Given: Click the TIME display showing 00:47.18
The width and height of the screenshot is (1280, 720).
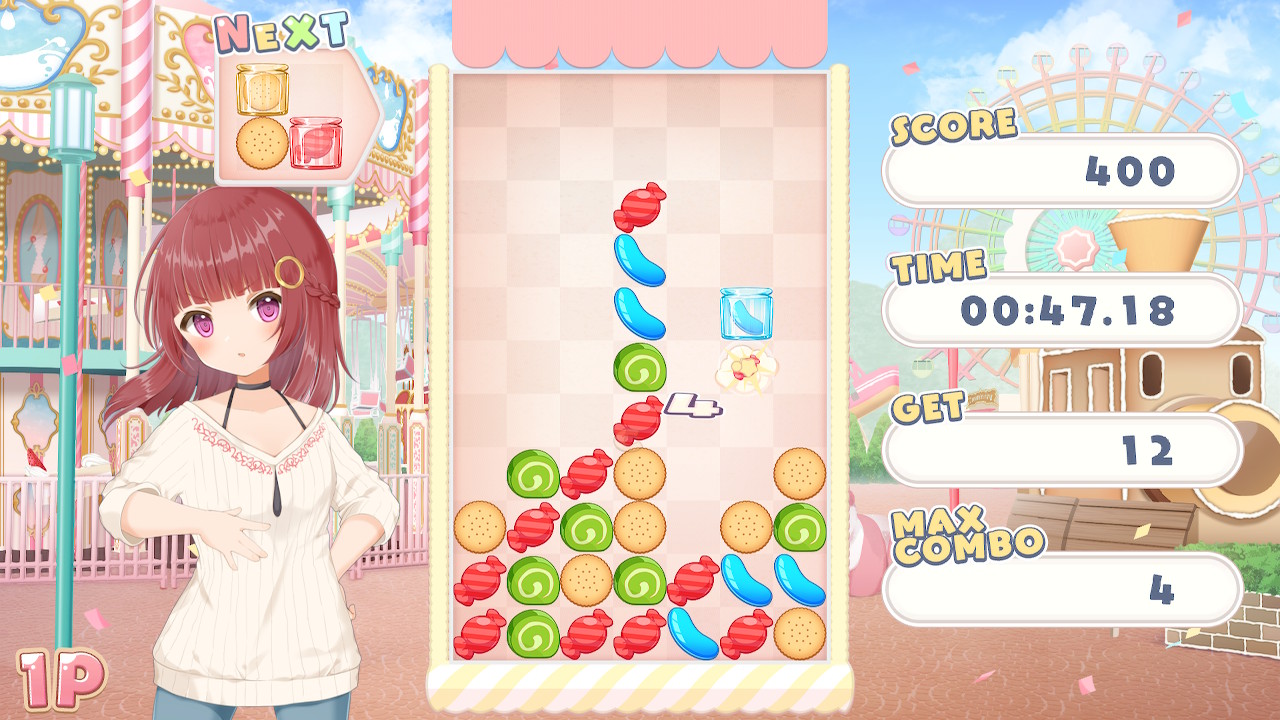Looking at the screenshot, I should click(1062, 311).
